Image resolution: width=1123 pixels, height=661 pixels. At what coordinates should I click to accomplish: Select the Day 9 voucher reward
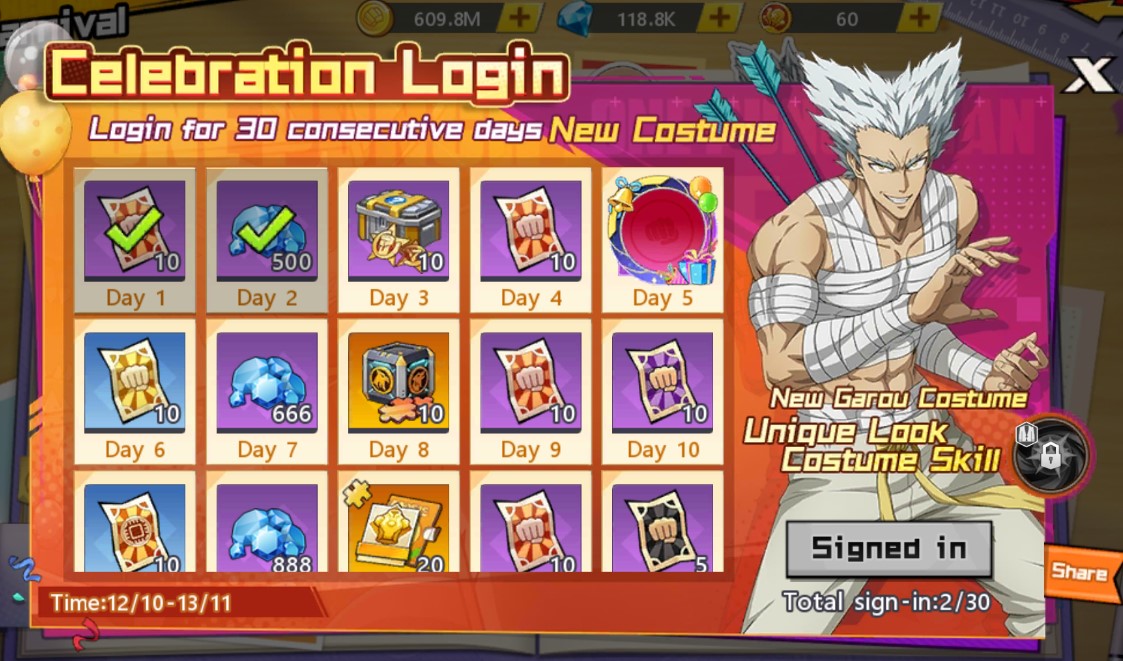tap(530, 392)
